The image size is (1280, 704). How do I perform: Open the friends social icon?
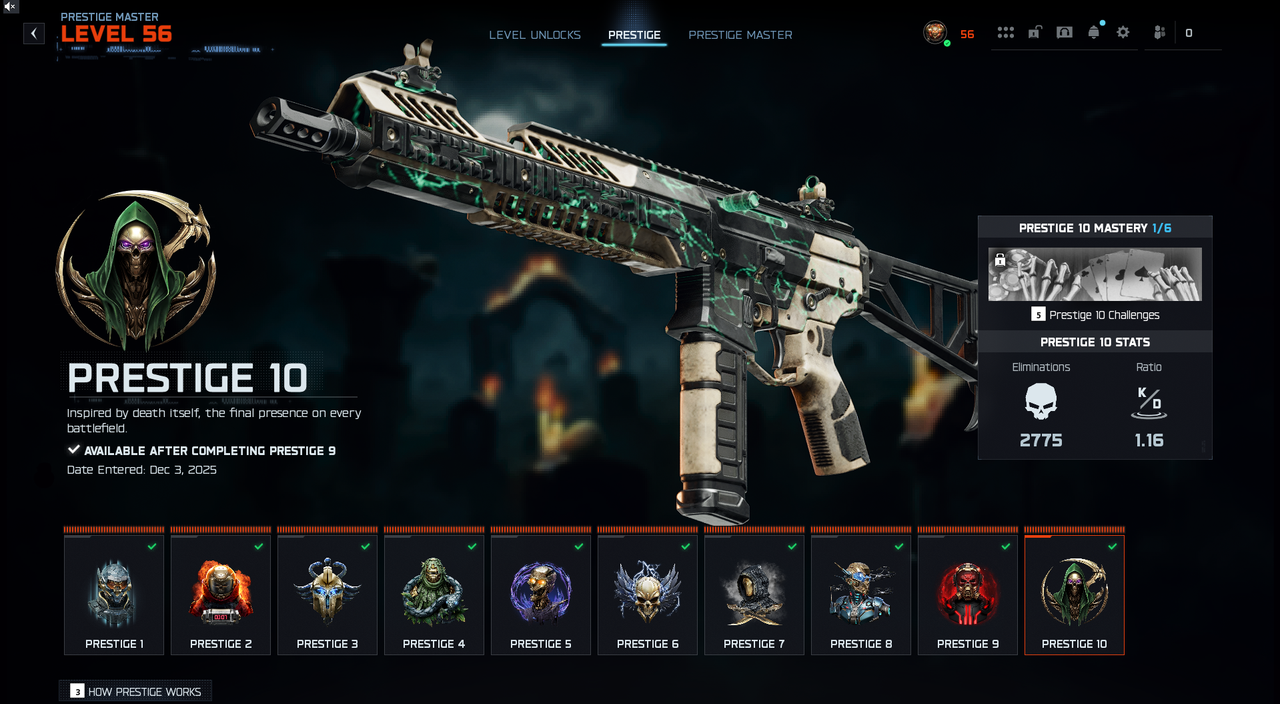(x=1159, y=33)
